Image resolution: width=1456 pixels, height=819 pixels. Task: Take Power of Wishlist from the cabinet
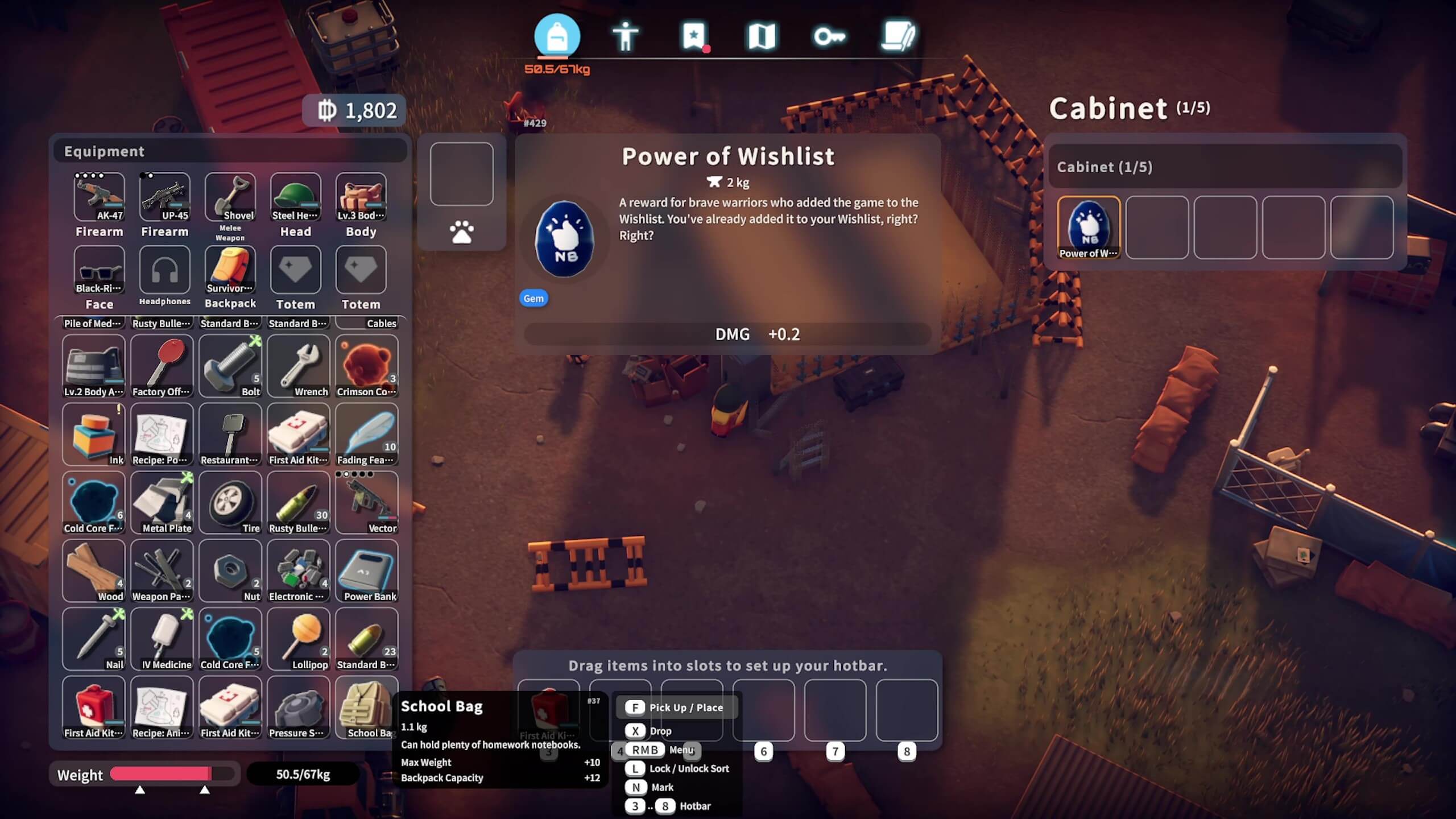[1089, 227]
